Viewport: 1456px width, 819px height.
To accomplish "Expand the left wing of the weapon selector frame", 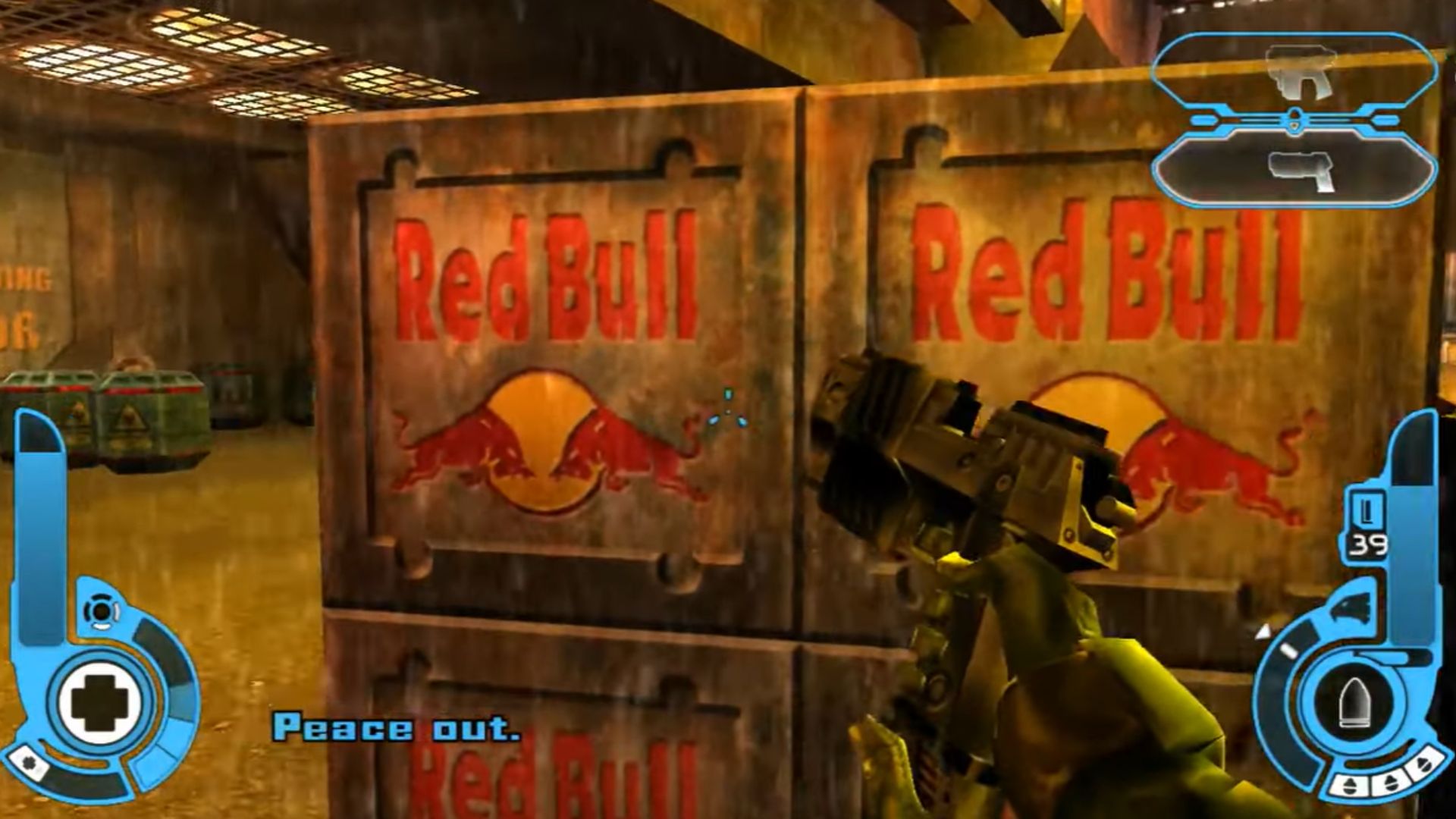I will click(1203, 118).
